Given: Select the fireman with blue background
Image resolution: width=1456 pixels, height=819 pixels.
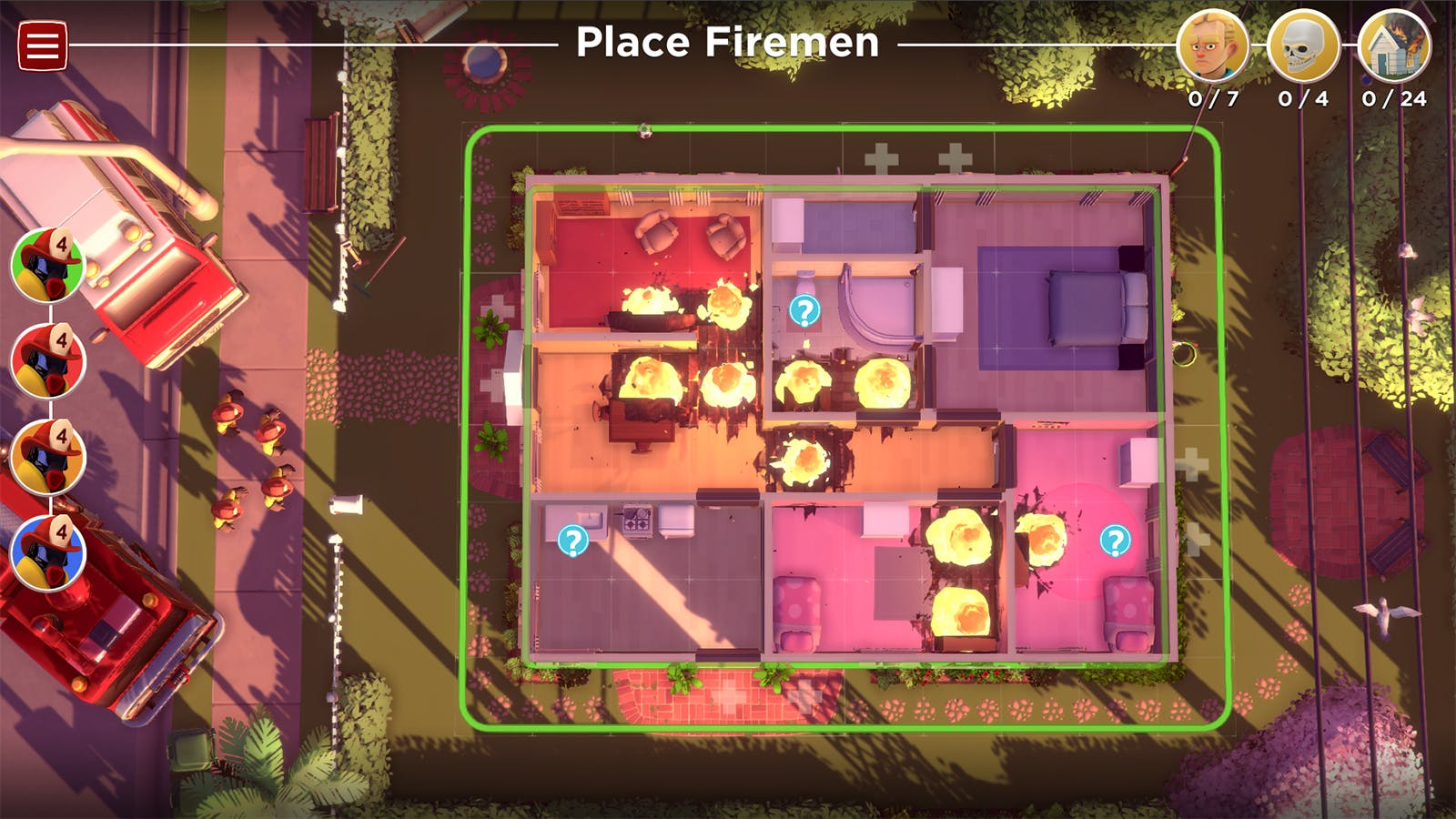Looking at the screenshot, I should tap(48, 552).
